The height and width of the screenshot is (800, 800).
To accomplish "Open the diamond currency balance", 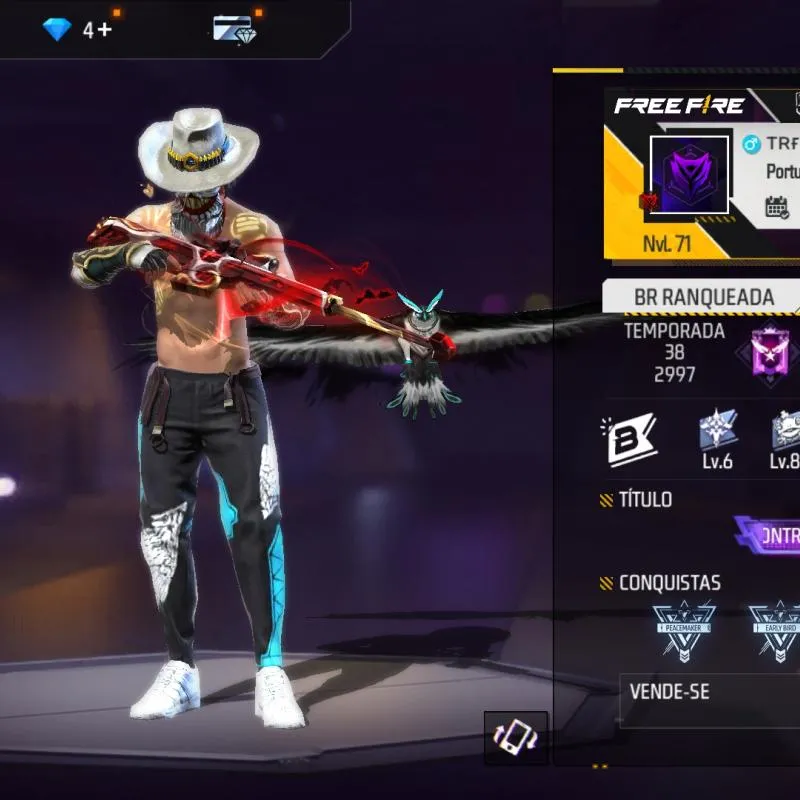I will (76, 29).
